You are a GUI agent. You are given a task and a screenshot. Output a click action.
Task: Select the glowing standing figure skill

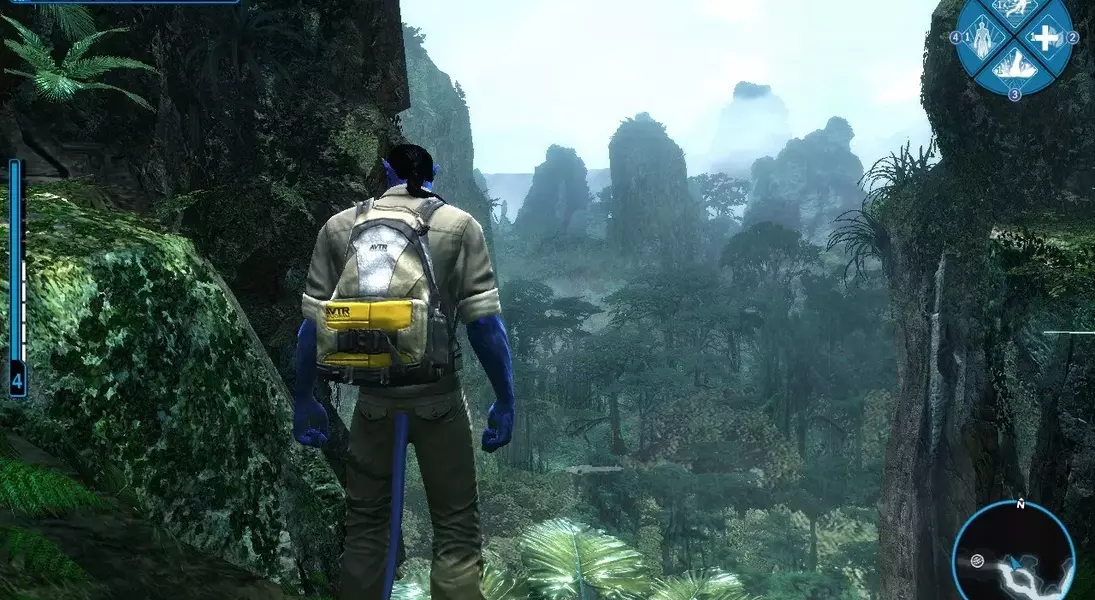coord(983,39)
